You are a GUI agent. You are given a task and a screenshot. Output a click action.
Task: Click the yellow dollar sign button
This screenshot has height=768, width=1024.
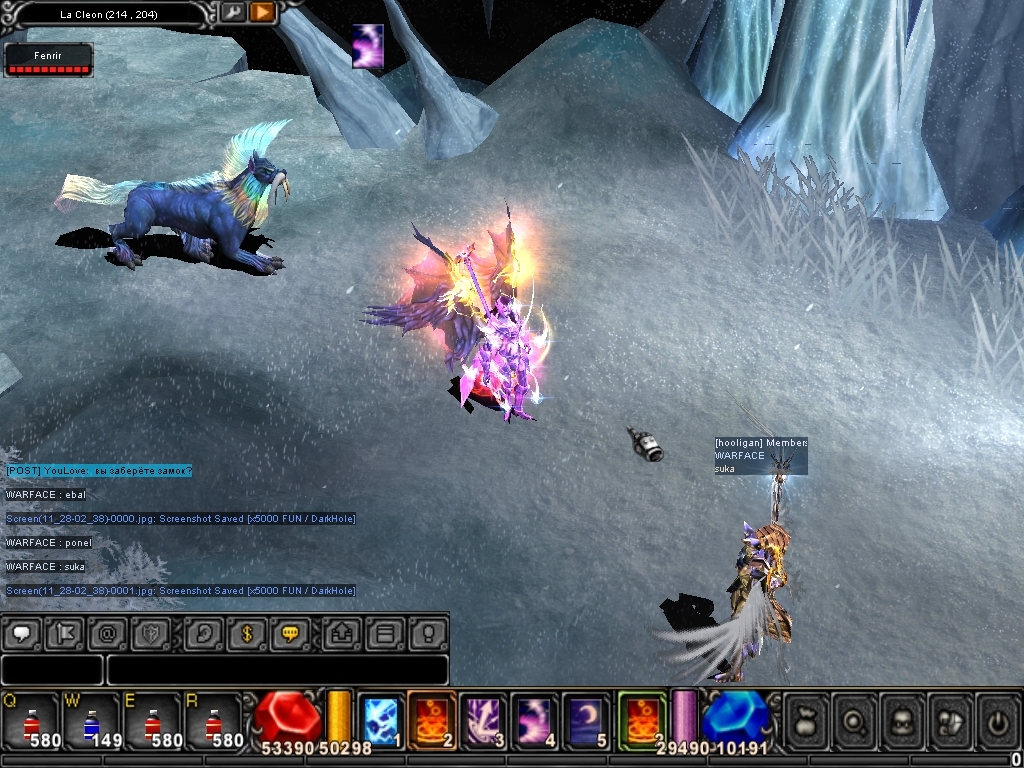247,633
